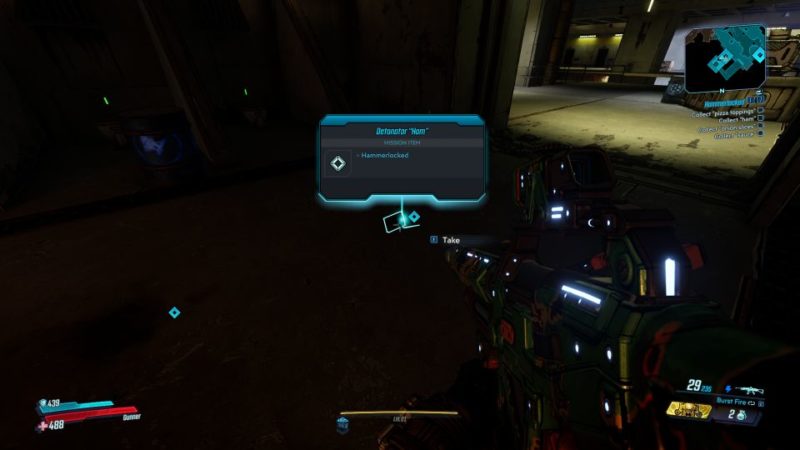Click the mission item diamond icon in card
Screen dimensions: 800x450
(338, 163)
